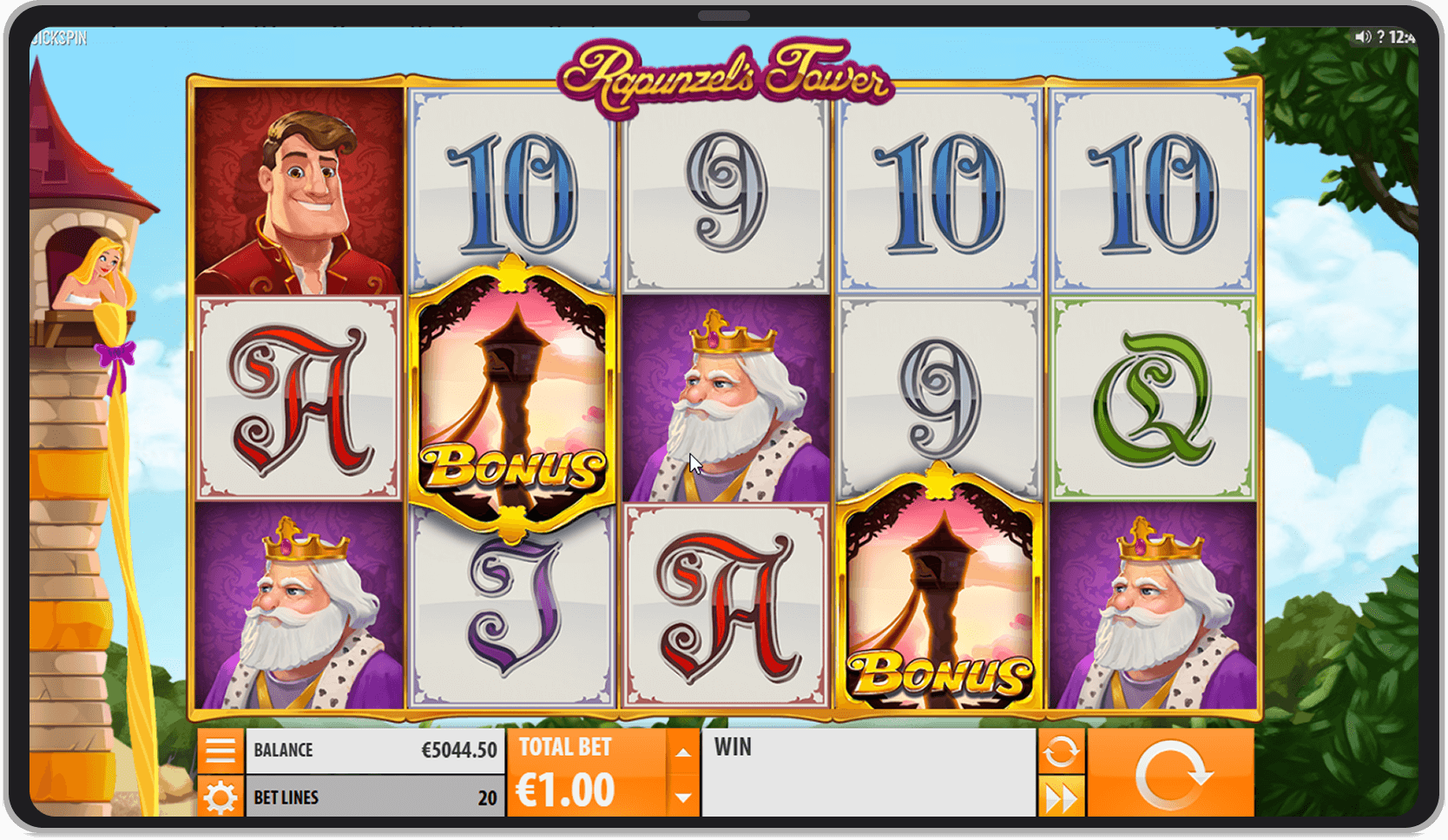This screenshot has height=840, width=1448.
Task: Click the Quickspin logo top left
Action: pos(57,36)
